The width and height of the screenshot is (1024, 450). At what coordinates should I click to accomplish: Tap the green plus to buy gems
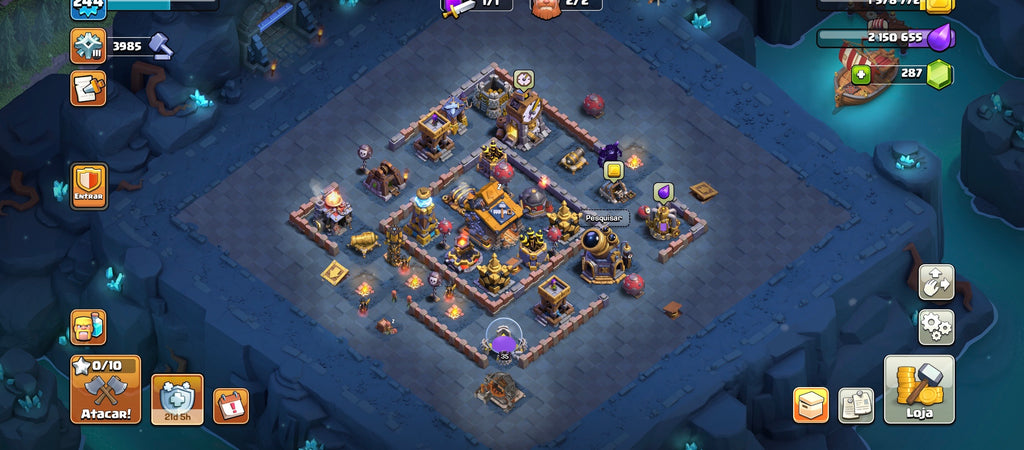[x=860, y=75]
